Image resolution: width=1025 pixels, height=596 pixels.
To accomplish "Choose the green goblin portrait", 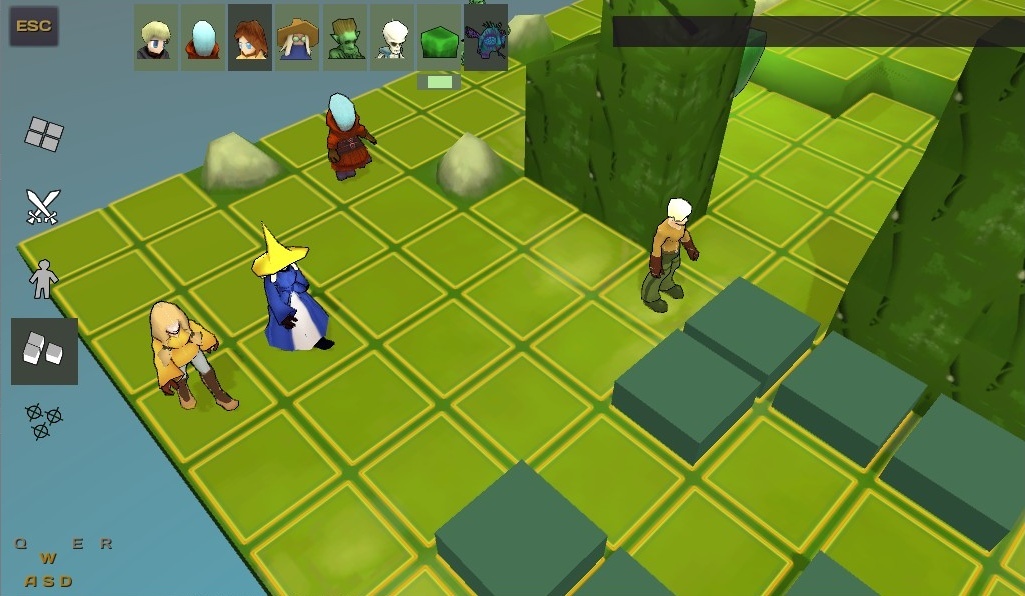I will 345,38.
